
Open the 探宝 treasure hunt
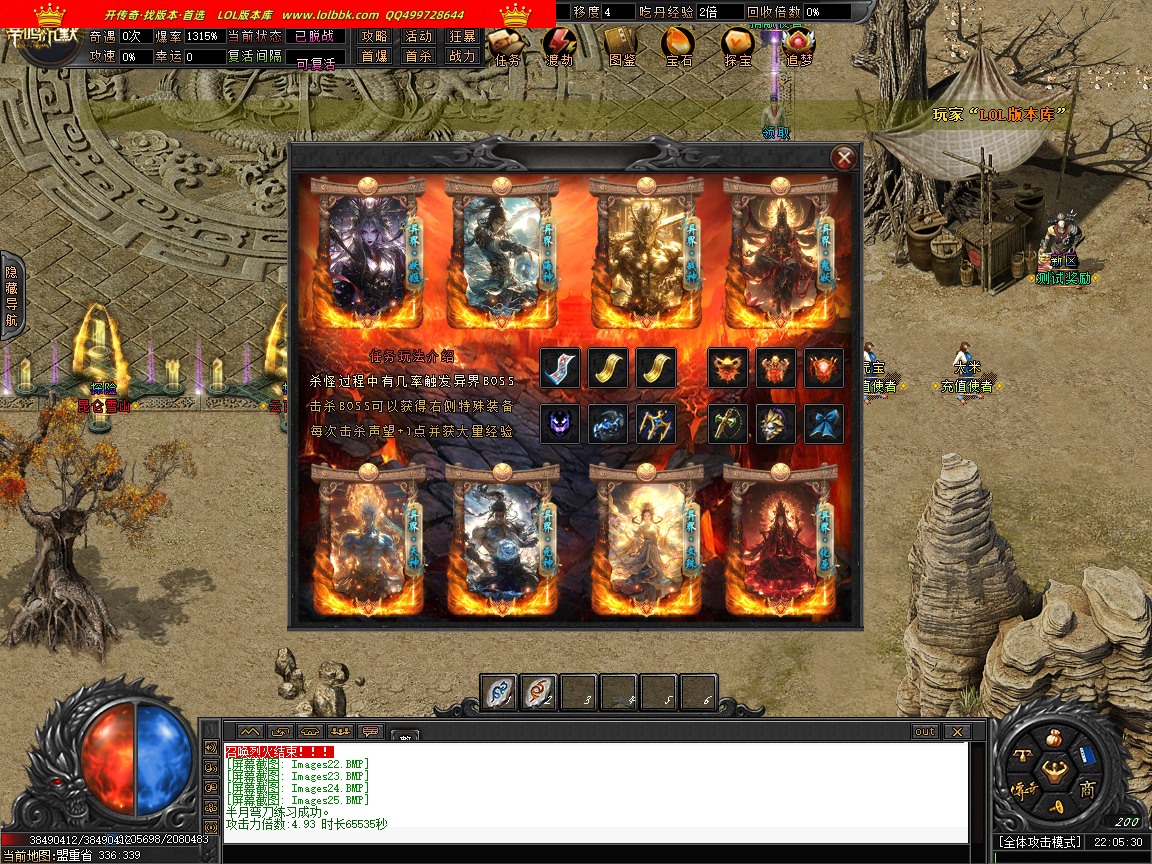coord(738,45)
